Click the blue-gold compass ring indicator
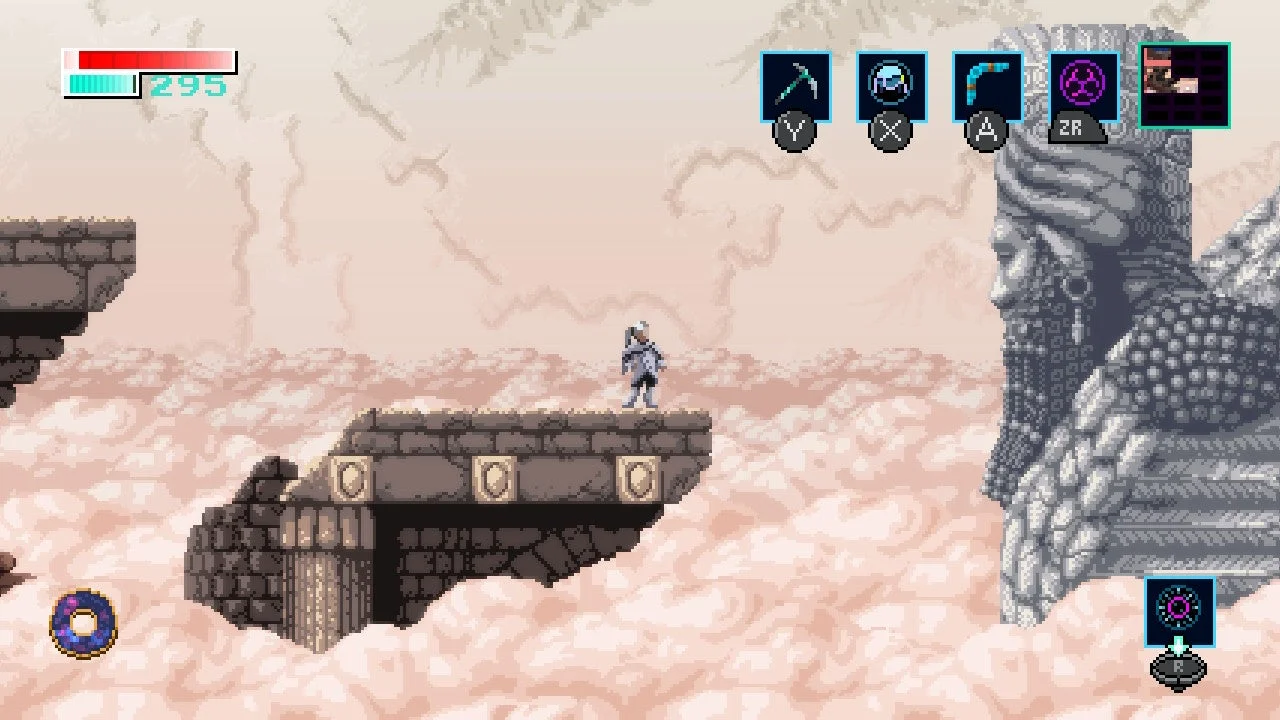Screen dimensions: 1280x720 pyautogui.click(x=83, y=622)
